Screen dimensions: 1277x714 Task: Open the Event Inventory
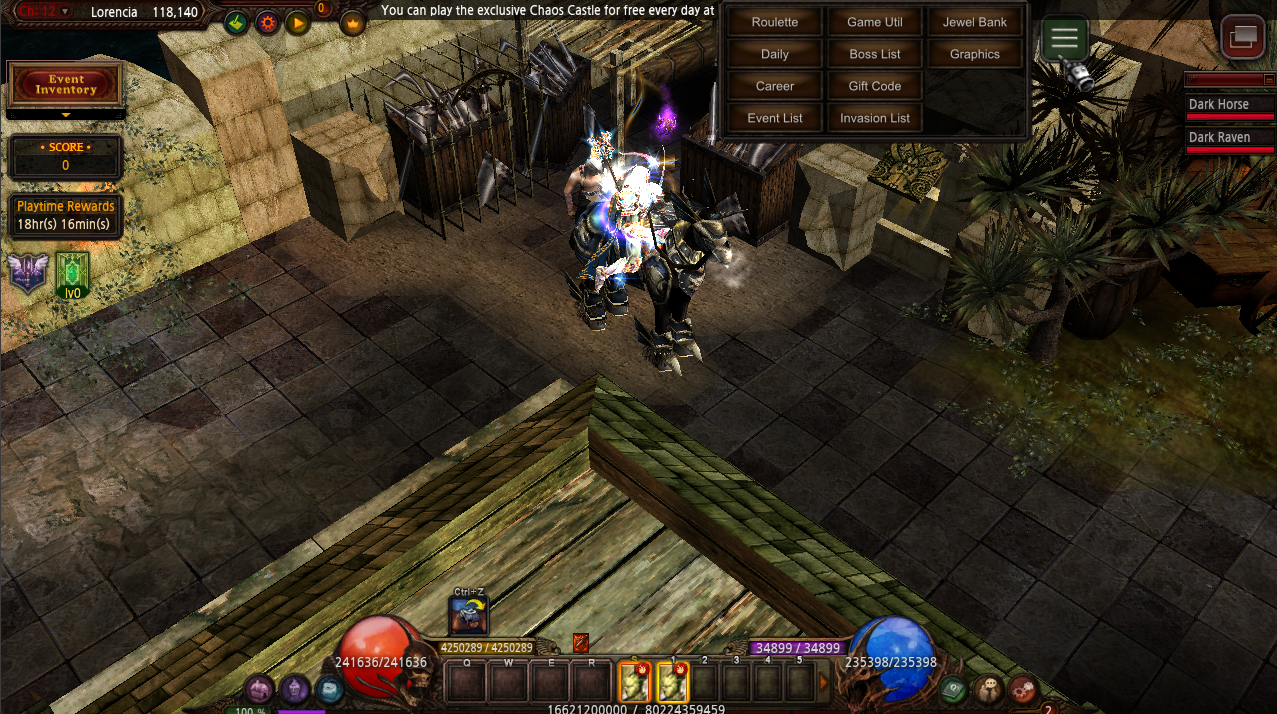pos(66,85)
